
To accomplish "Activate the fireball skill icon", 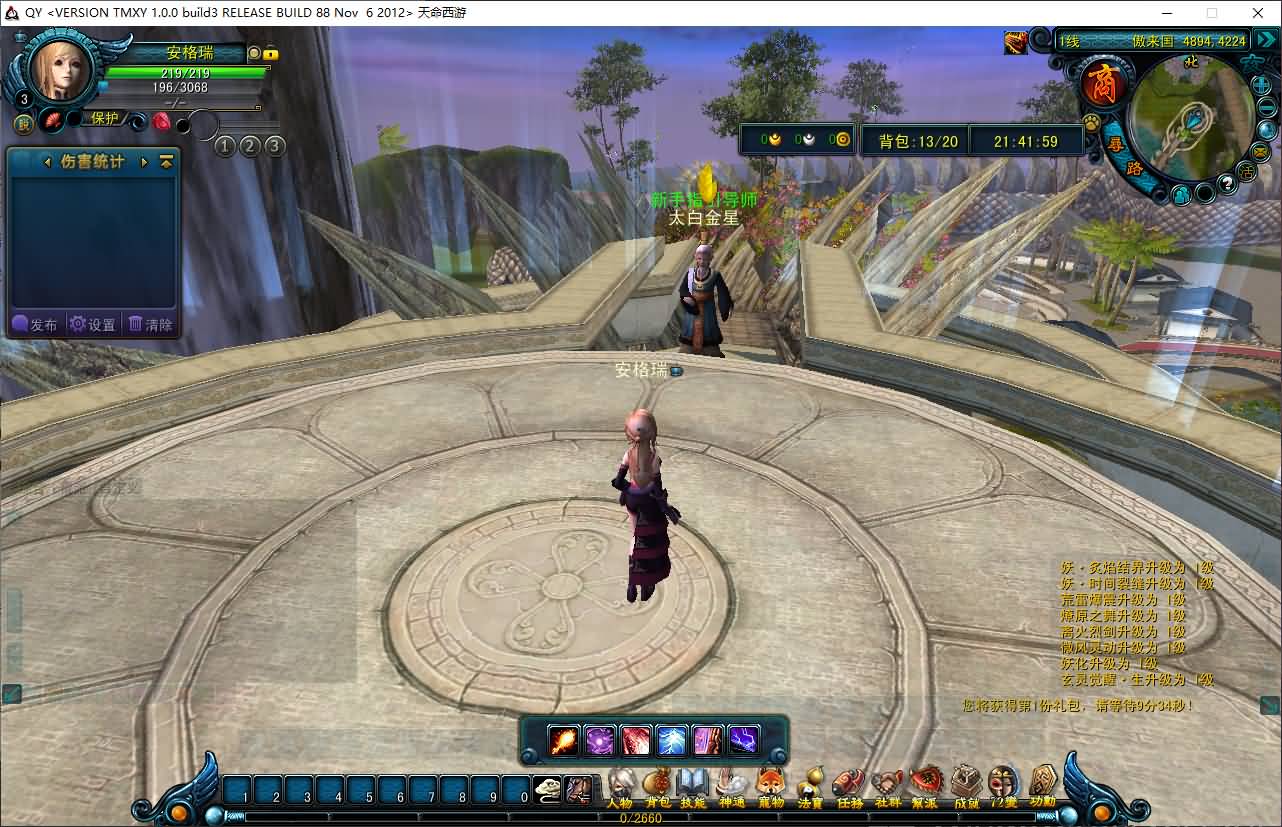I will coord(563,741).
